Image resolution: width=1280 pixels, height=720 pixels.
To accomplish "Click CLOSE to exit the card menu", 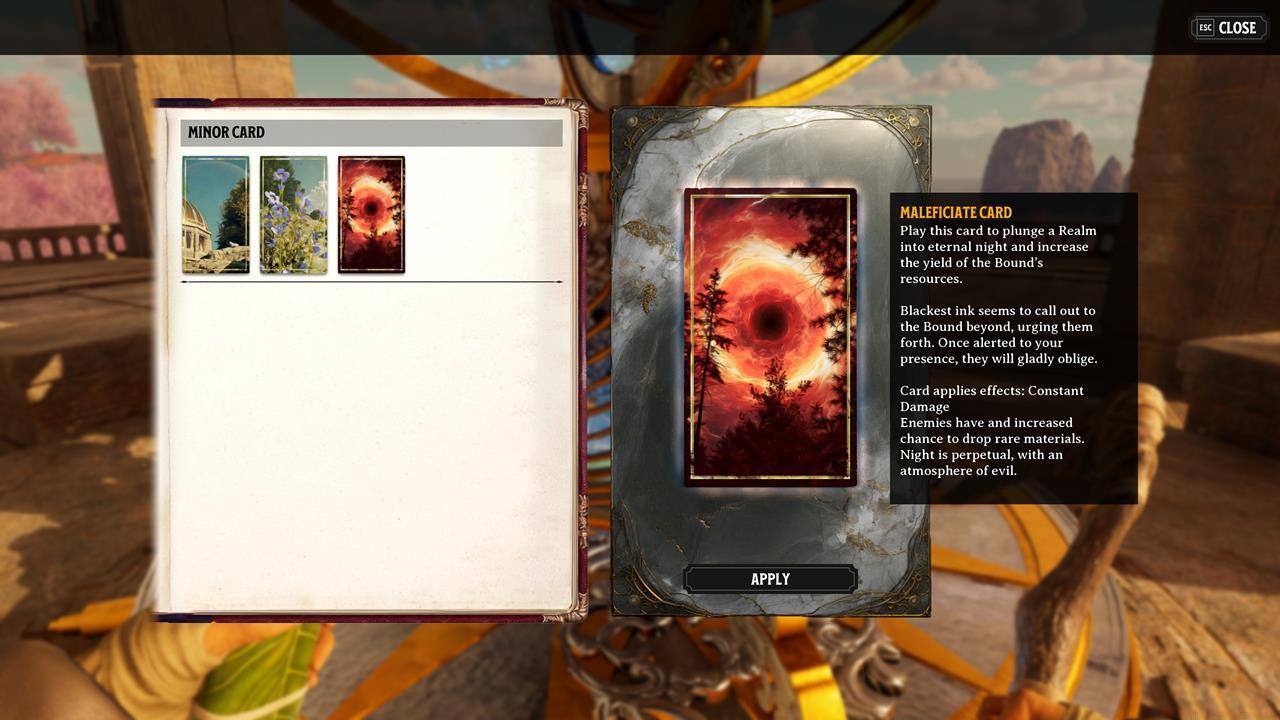I will pyautogui.click(x=1228, y=27).
